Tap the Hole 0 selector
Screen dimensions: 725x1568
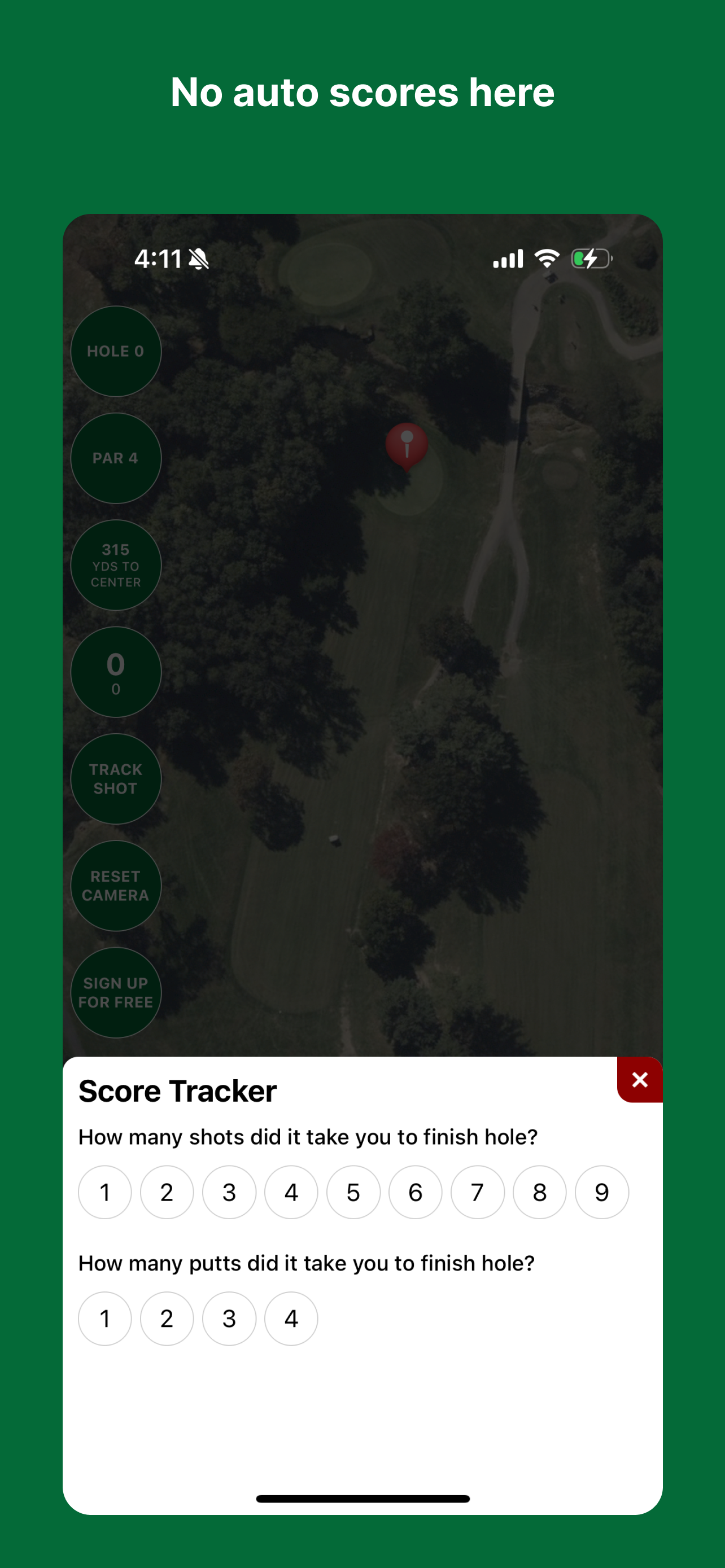click(x=116, y=351)
